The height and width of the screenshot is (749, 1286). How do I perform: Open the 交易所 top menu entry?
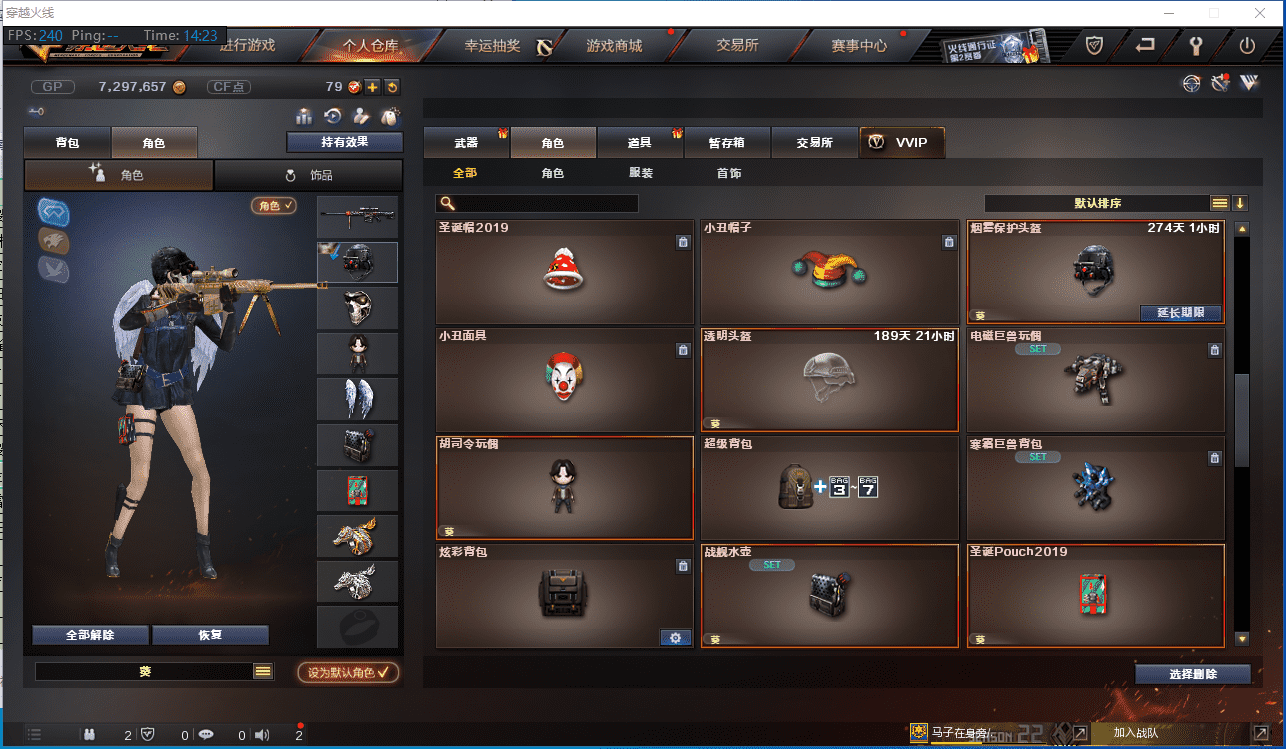[x=737, y=46]
